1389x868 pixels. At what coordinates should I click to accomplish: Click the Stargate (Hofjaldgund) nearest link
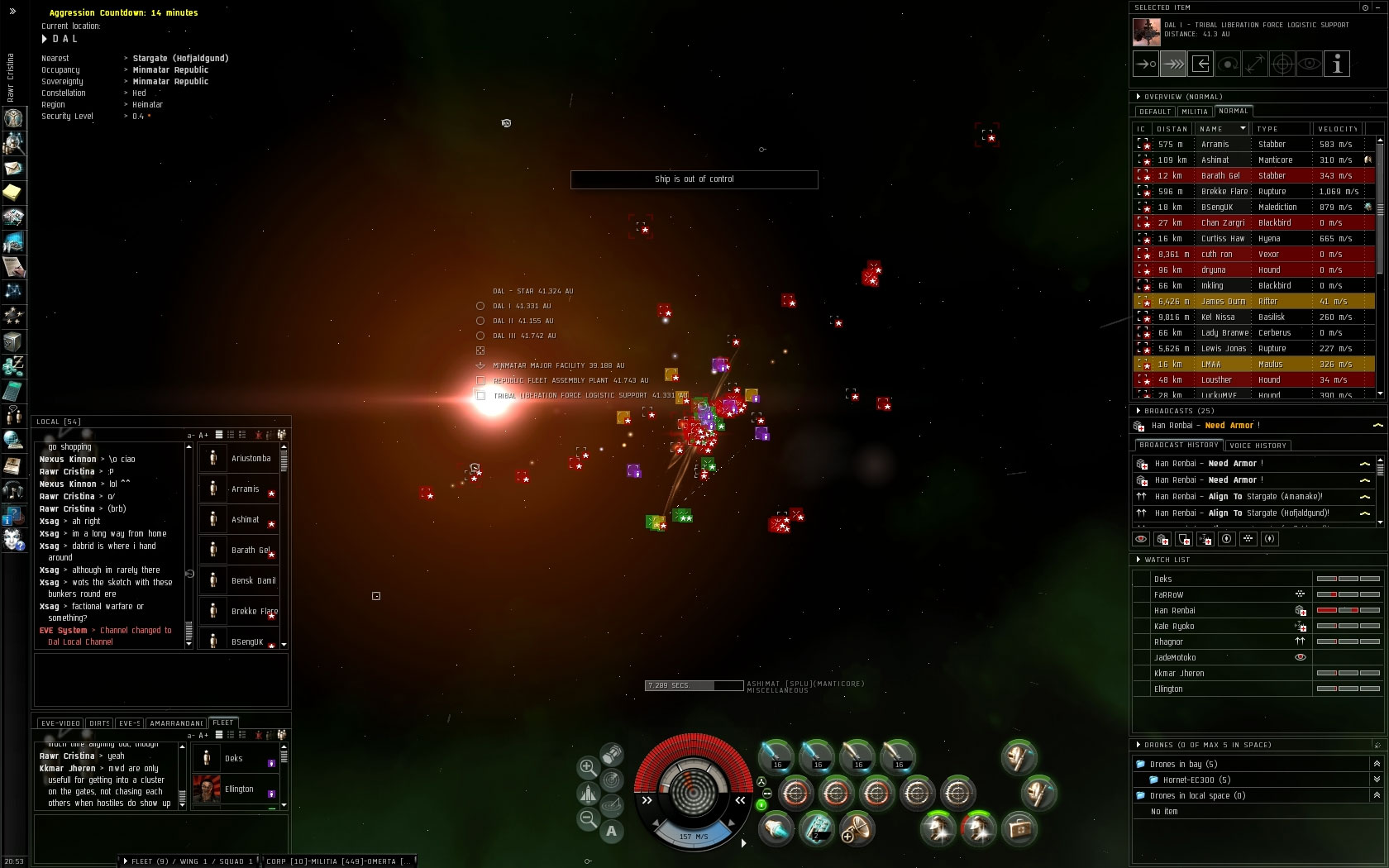[x=180, y=59]
